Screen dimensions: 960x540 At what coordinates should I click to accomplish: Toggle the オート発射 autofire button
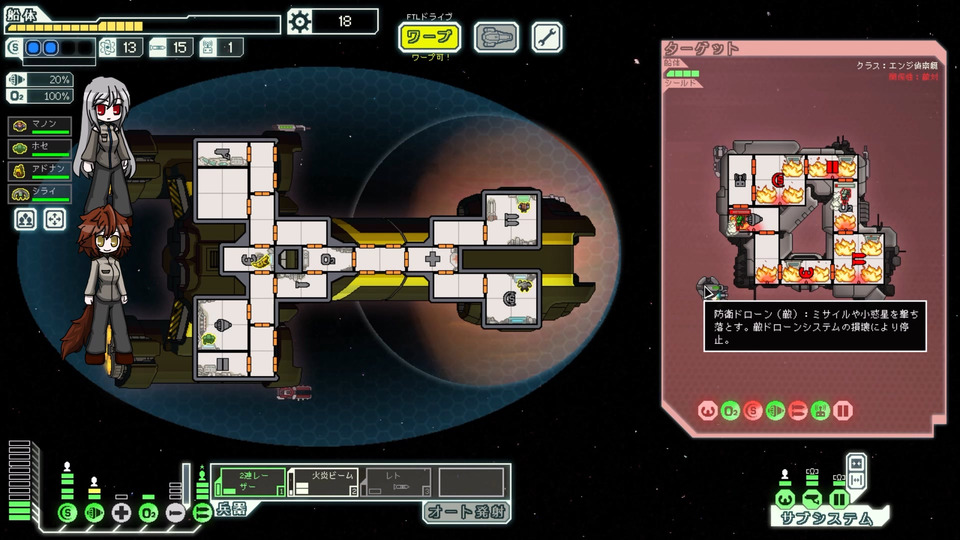465,512
